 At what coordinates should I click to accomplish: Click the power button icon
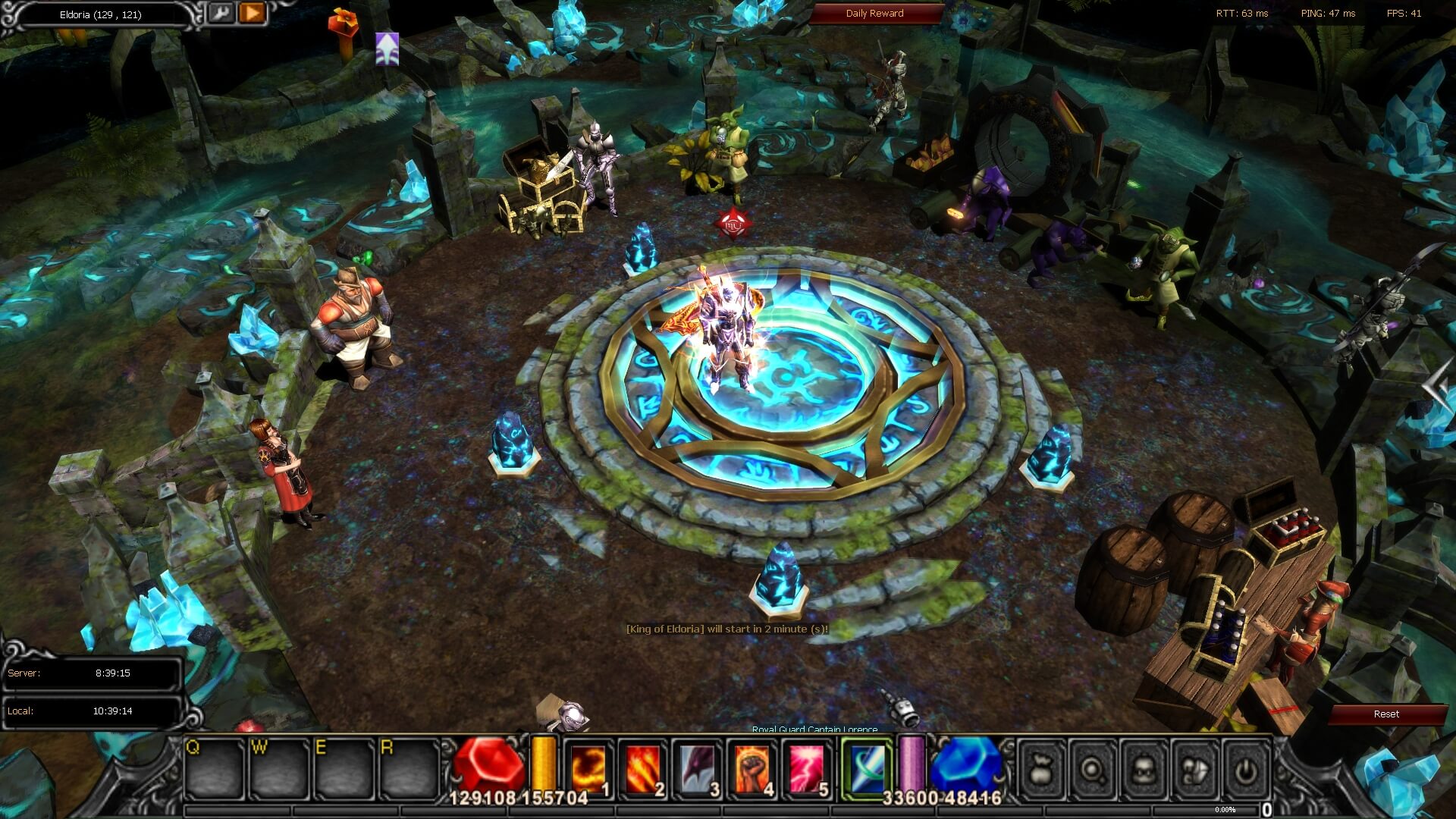coord(1244,770)
